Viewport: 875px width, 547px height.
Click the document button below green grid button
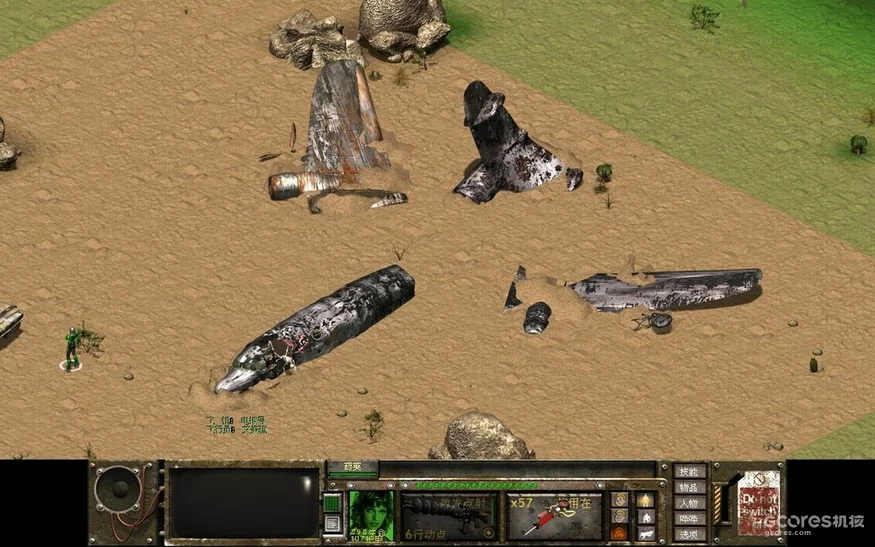(x=333, y=525)
